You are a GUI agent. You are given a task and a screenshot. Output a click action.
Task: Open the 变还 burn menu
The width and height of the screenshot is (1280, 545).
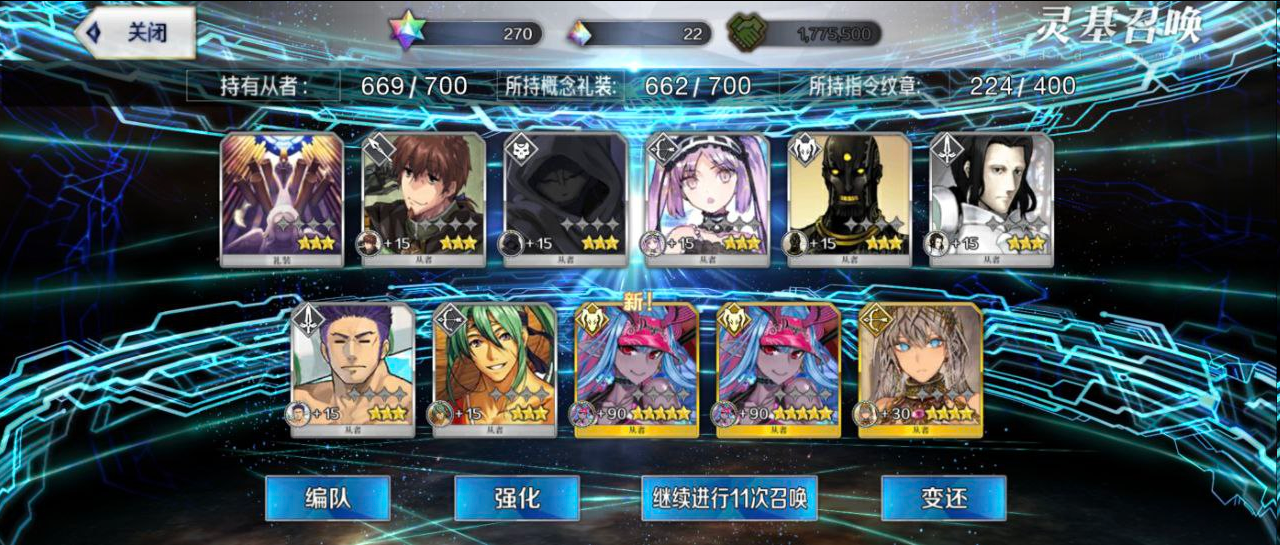(943, 498)
